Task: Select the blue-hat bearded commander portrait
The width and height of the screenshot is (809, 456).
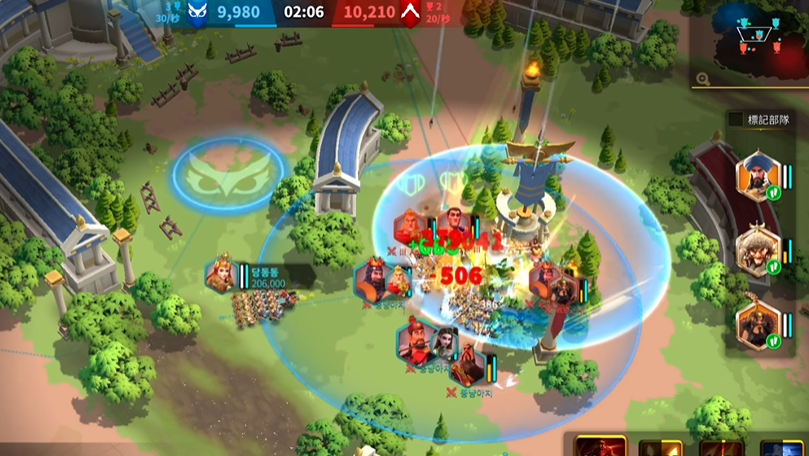Action: tap(757, 177)
